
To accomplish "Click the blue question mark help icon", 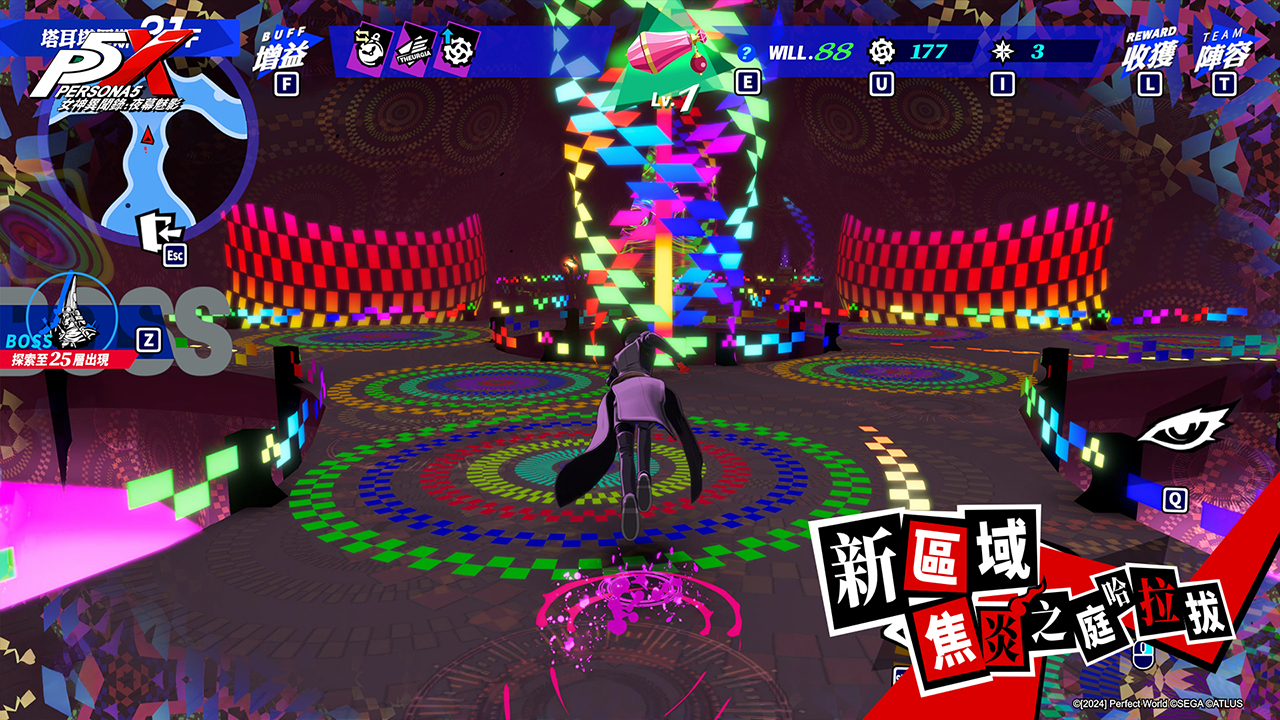I will 745,53.
